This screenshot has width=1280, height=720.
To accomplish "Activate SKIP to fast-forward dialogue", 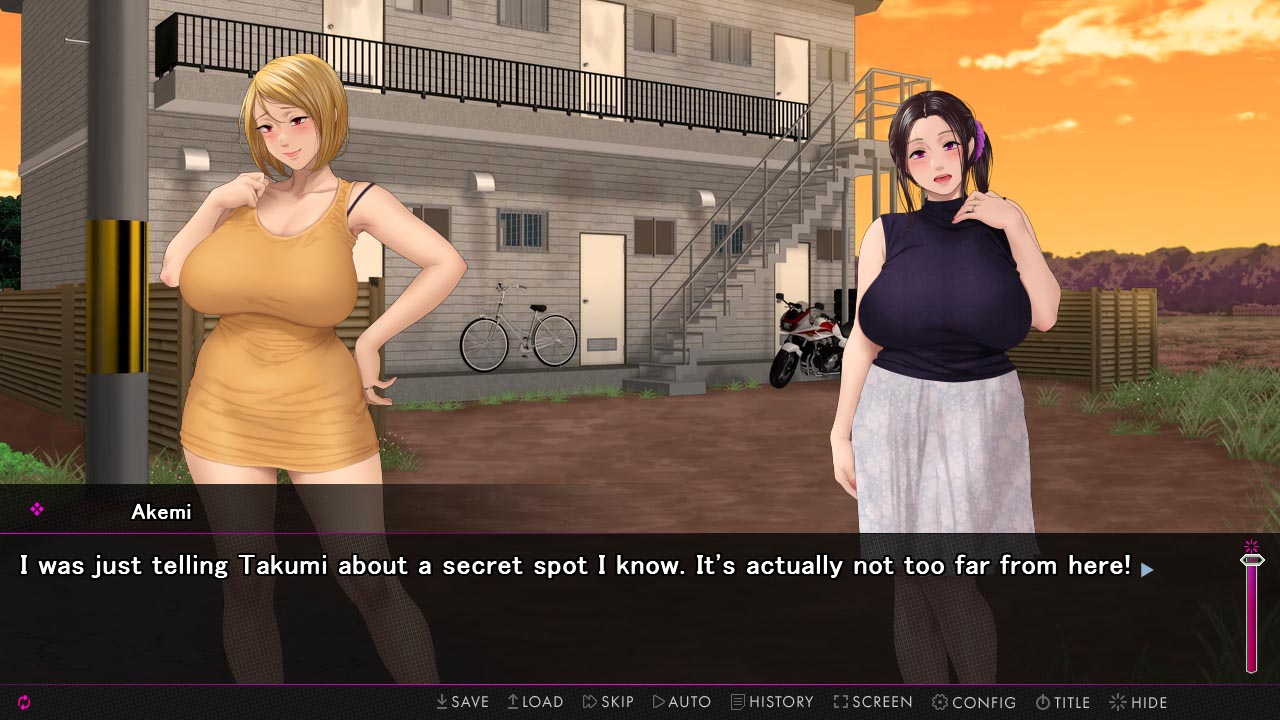I will tap(608, 702).
